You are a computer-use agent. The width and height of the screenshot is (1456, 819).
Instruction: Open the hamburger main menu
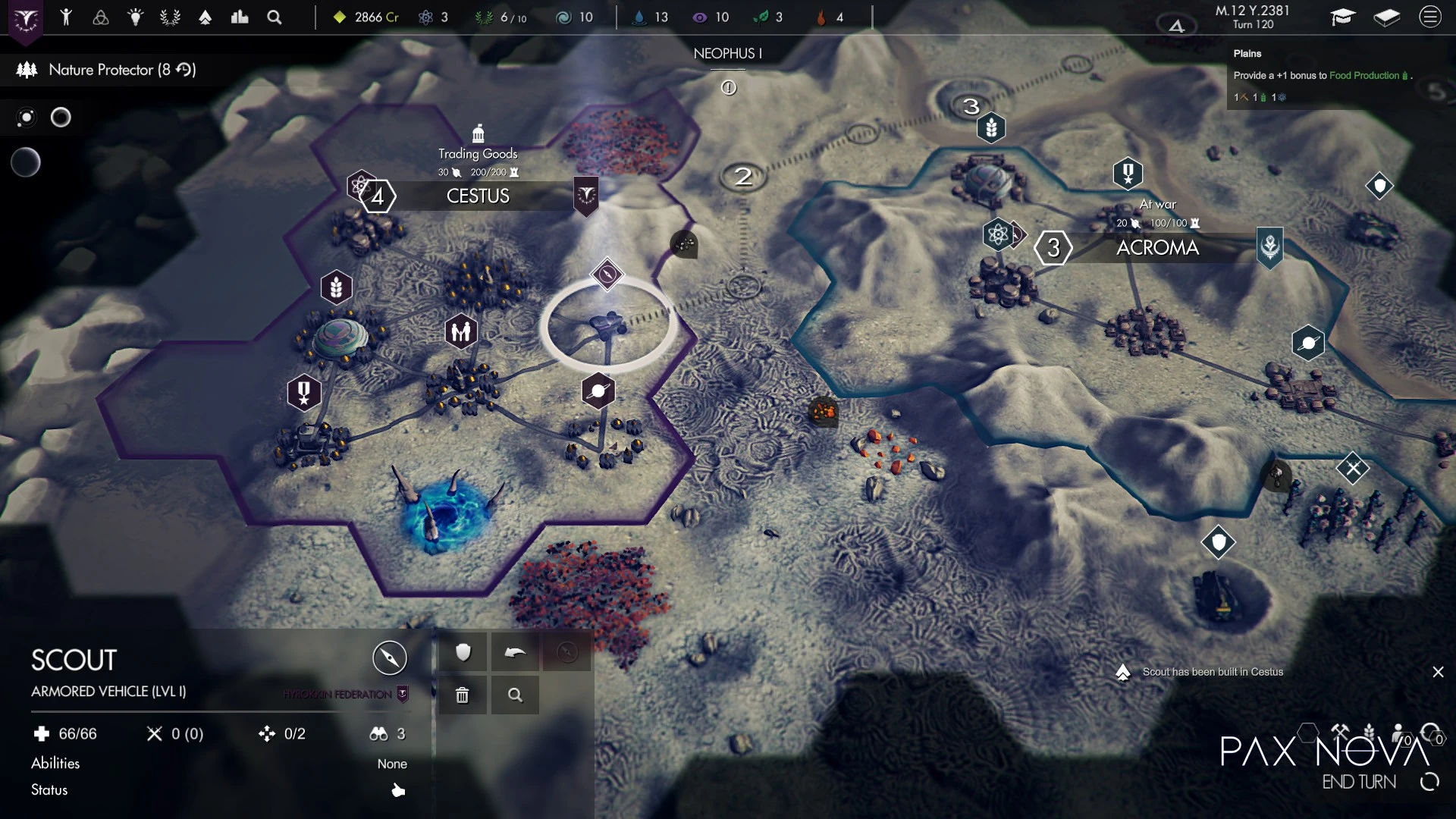click(x=1430, y=17)
